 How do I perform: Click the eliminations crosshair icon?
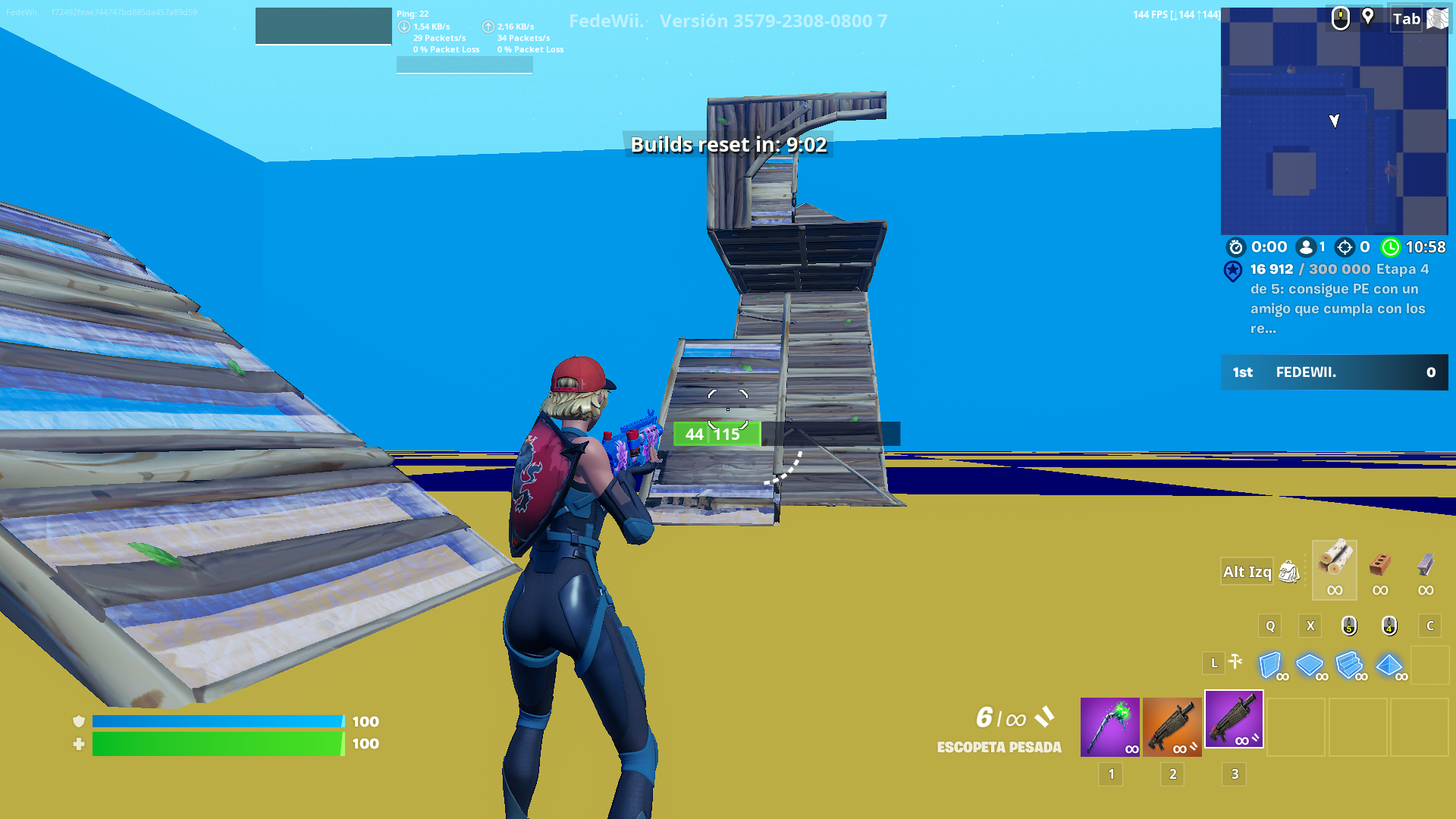pyautogui.click(x=1344, y=247)
